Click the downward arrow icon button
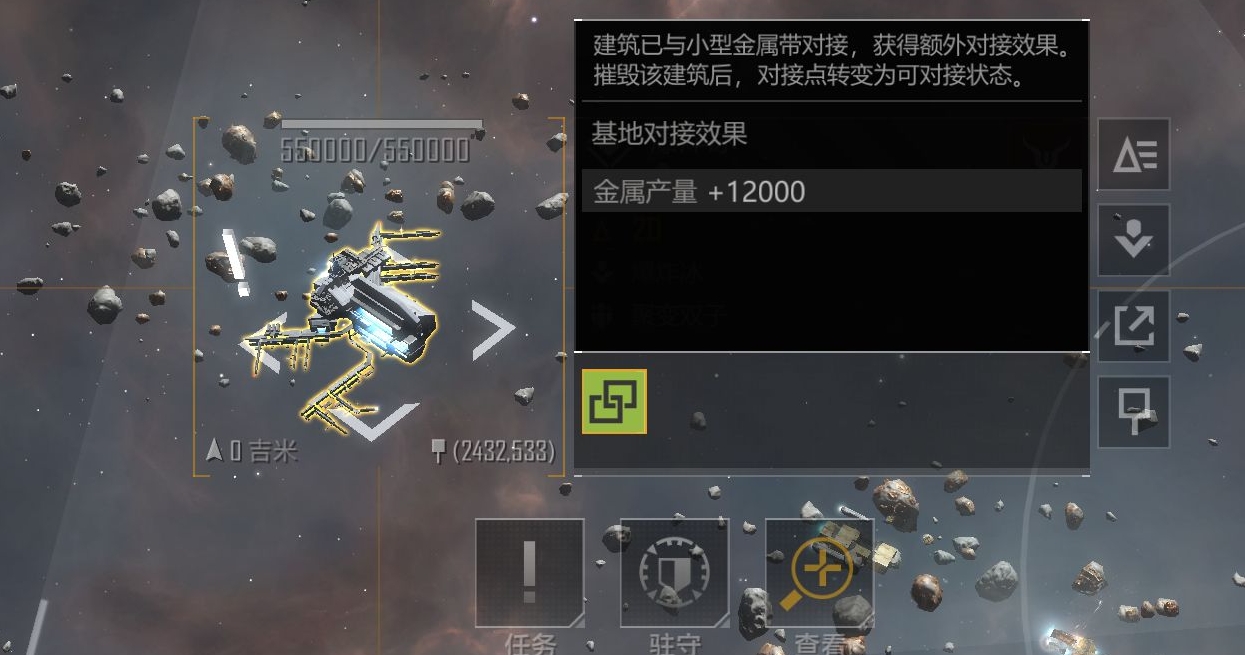The height and width of the screenshot is (655, 1245). (x=1134, y=240)
